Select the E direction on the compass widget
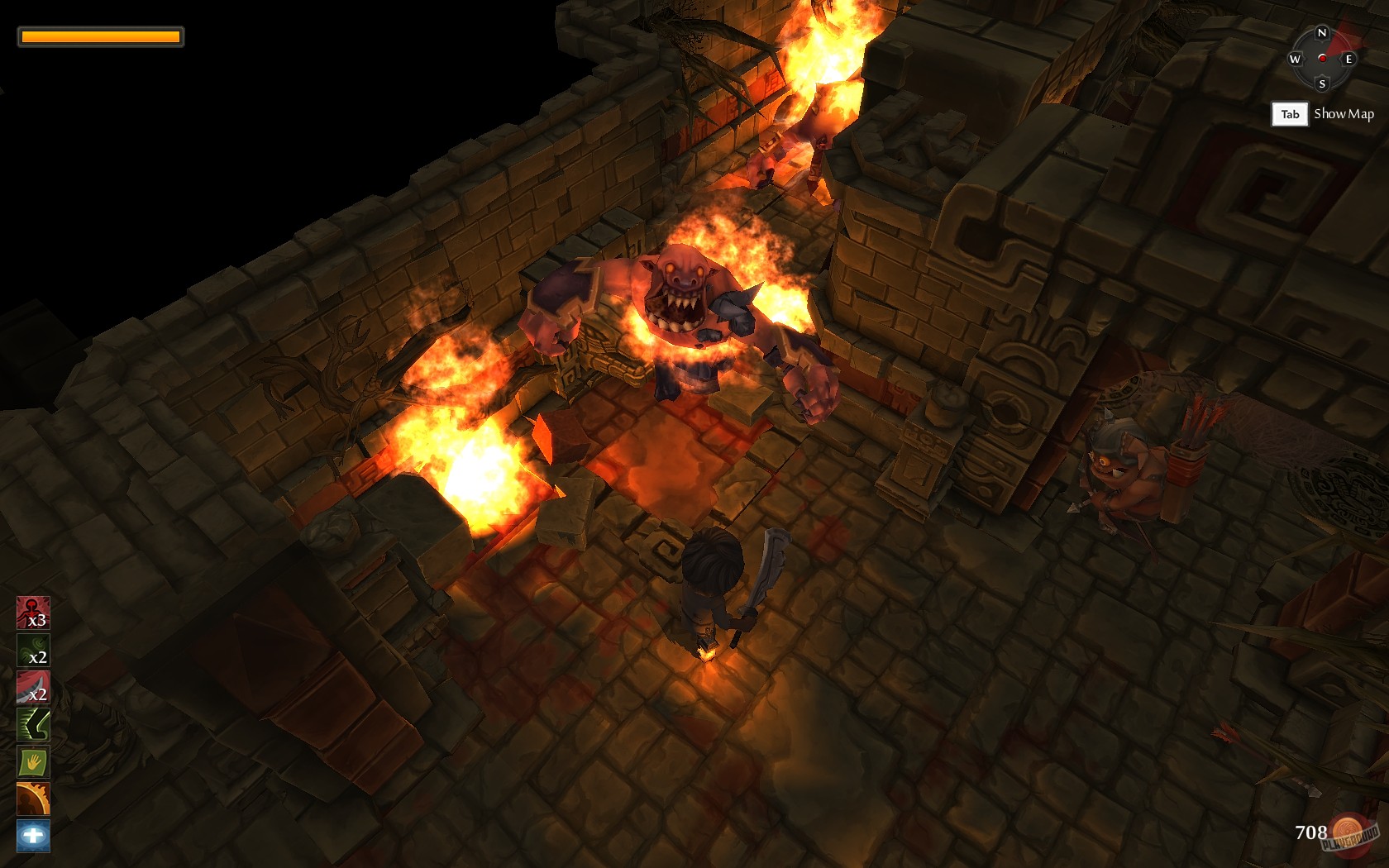Viewport: 1389px width, 868px height. coord(1348,59)
